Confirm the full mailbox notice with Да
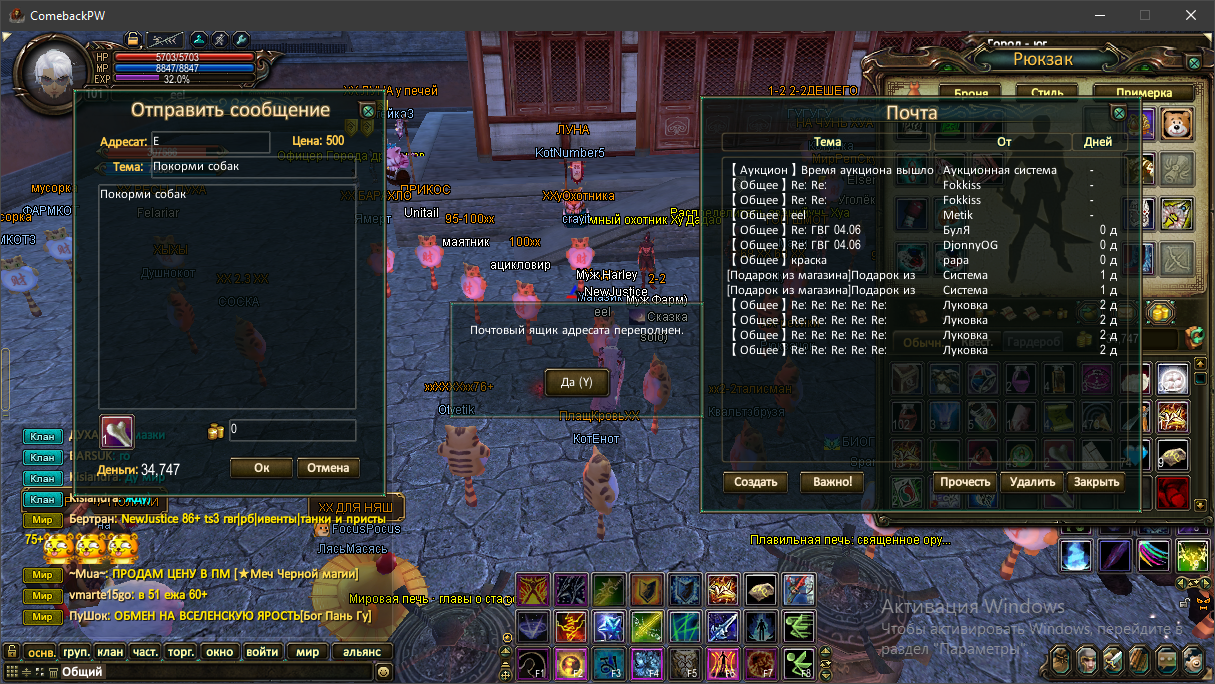 coord(576,382)
